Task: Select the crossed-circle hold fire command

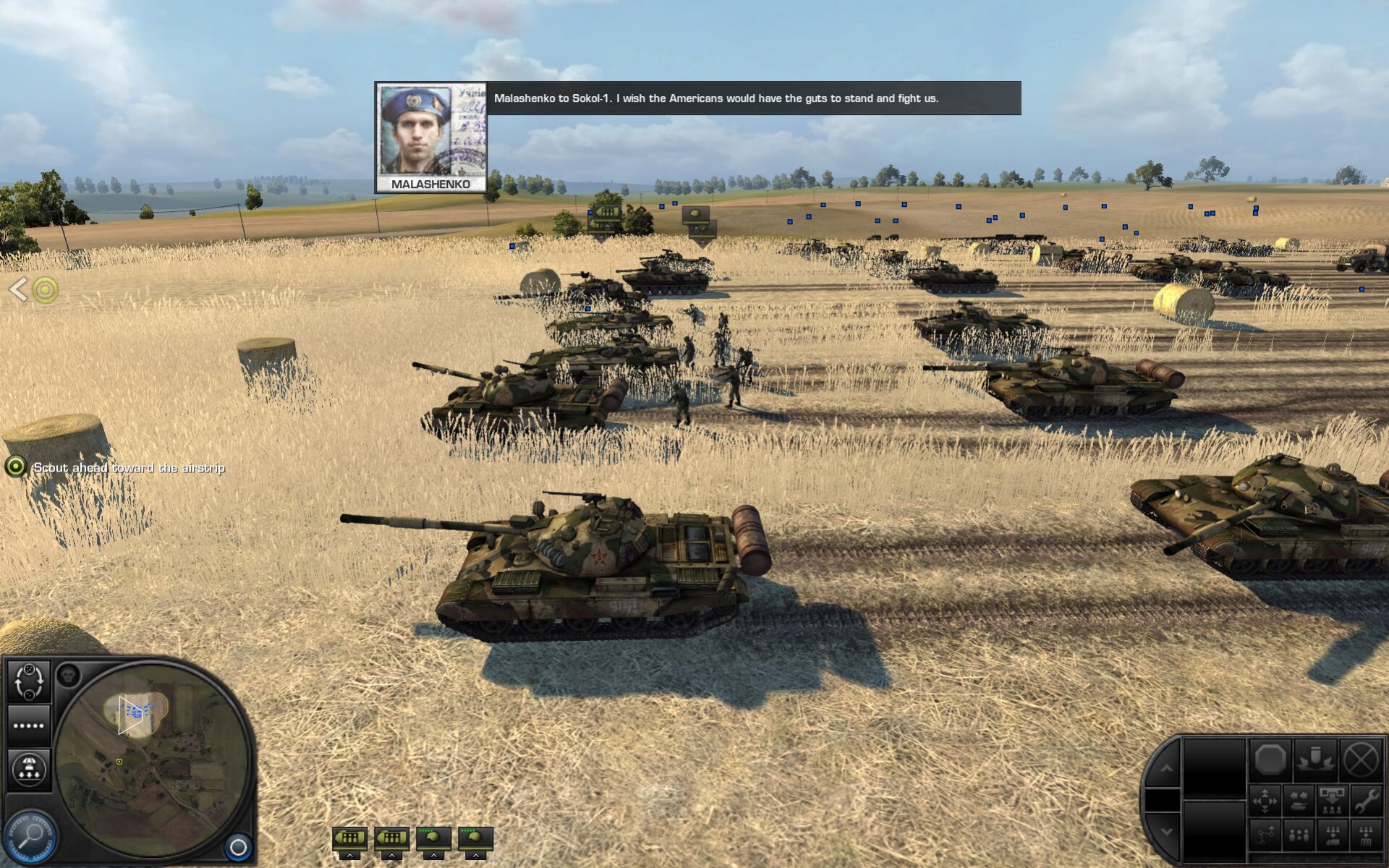Action: click(1361, 760)
